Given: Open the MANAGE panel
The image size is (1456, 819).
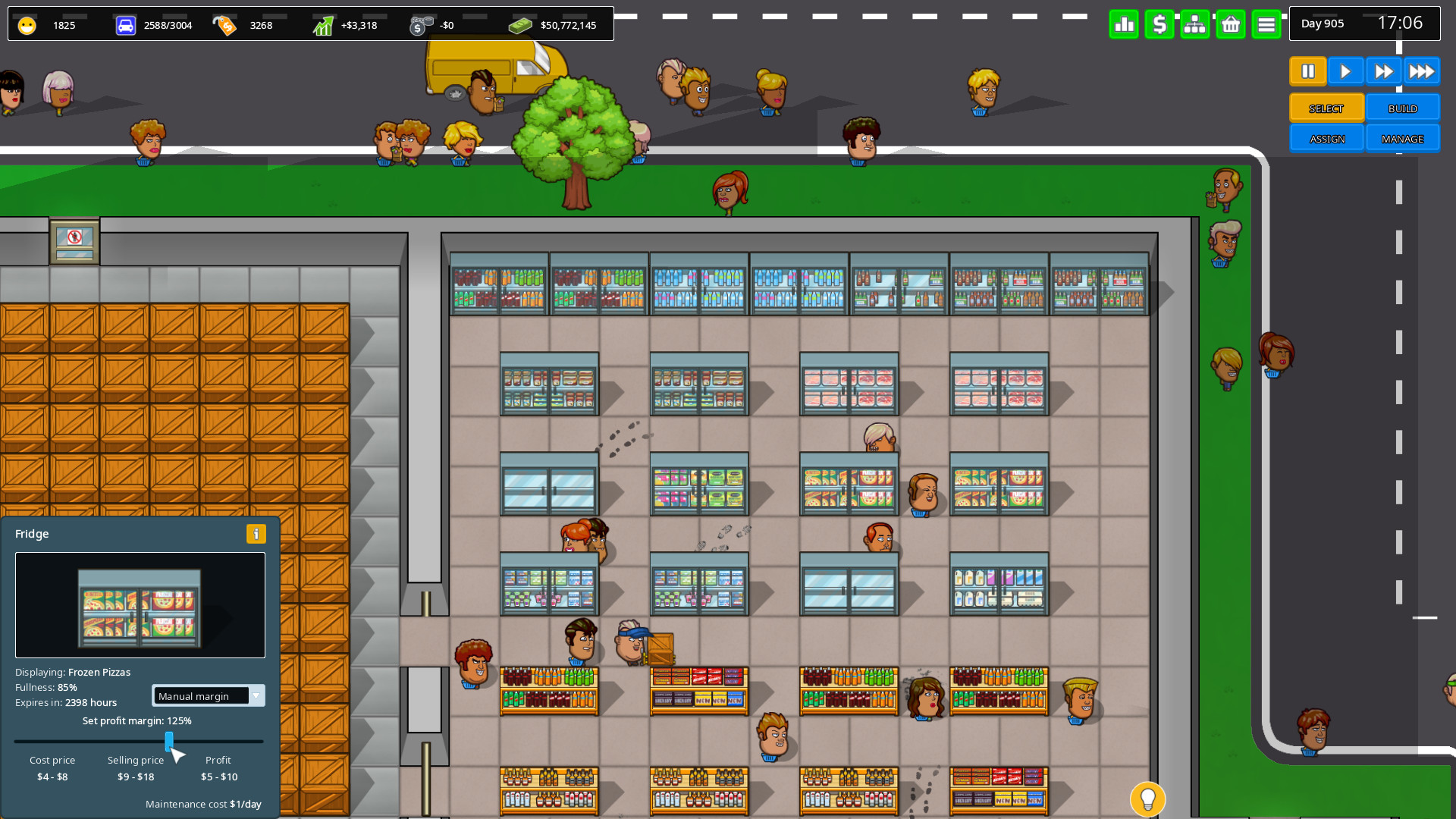Looking at the screenshot, I should click(1403, 138).
